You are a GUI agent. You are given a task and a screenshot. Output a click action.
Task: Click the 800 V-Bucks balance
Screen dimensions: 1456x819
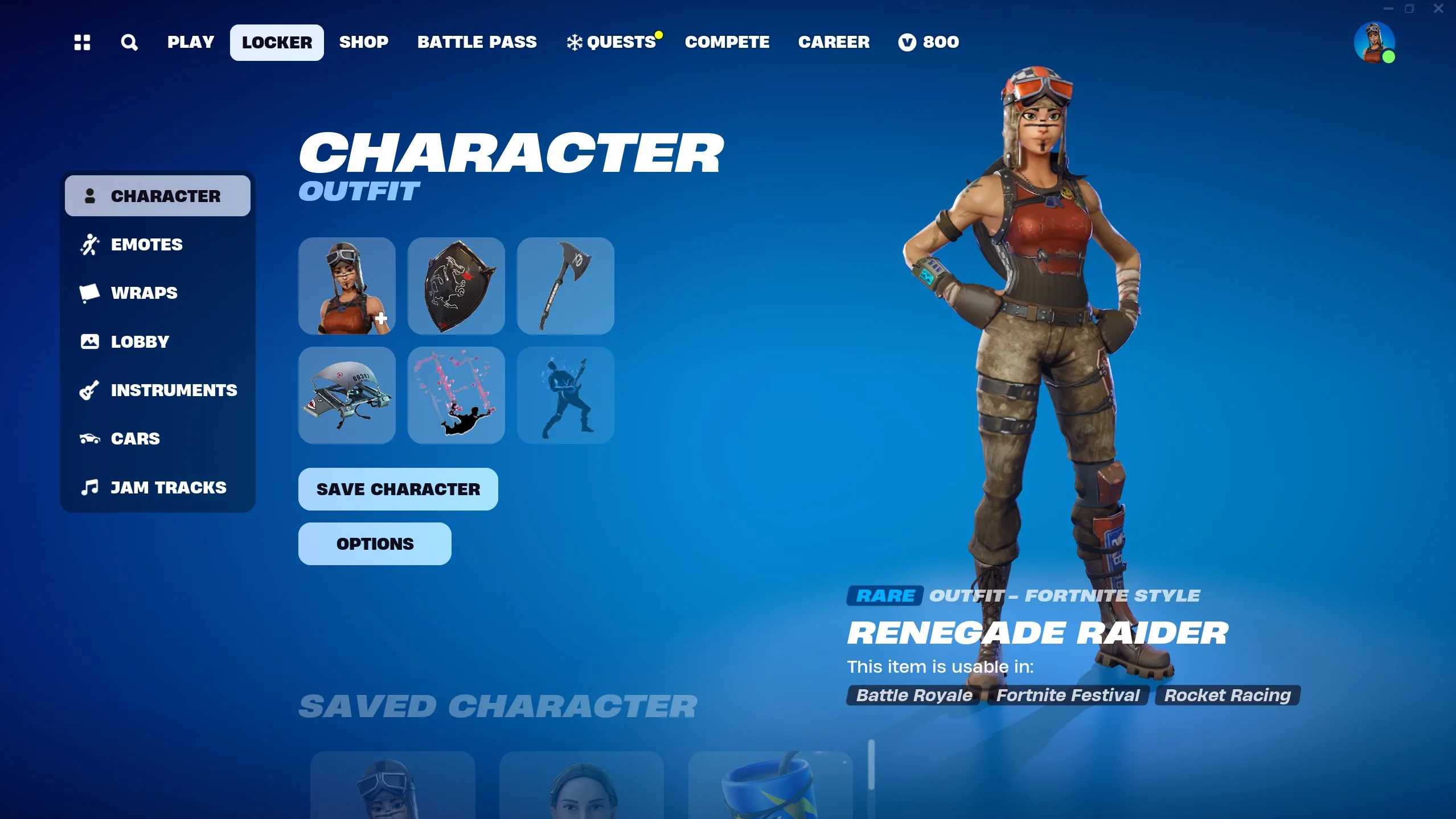pyautogui.click(x=929, y=42)
